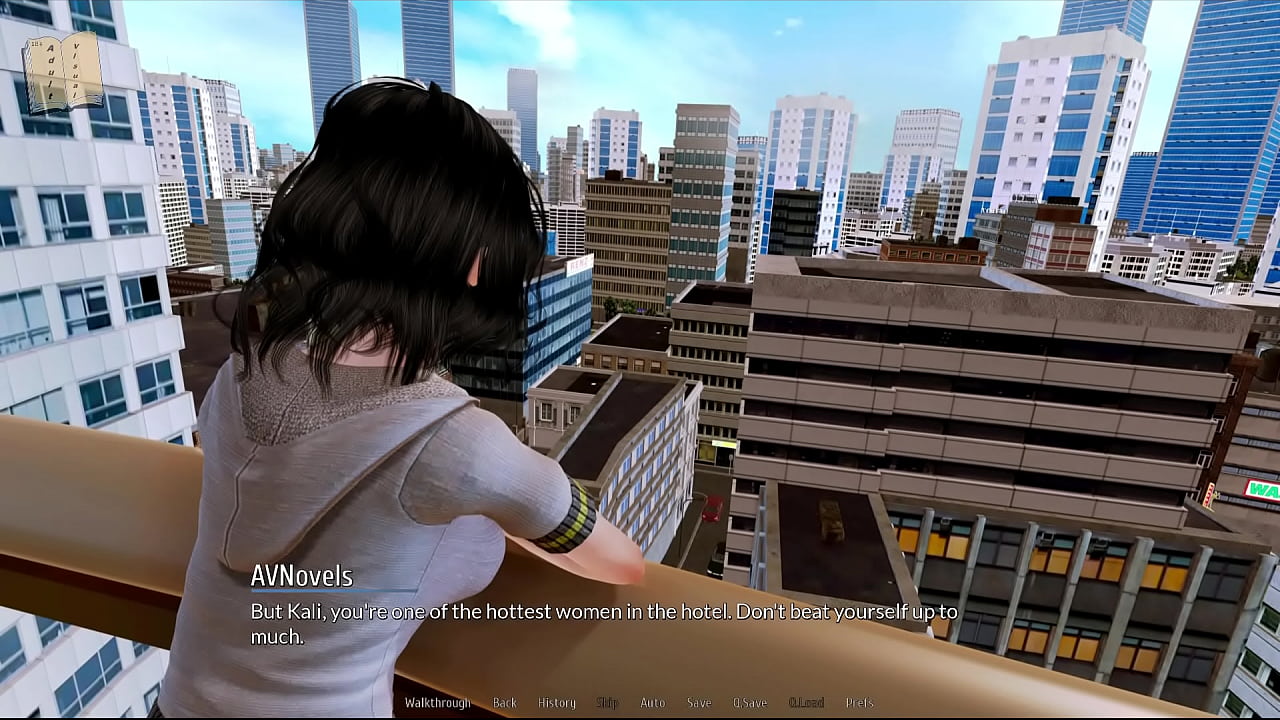Open the Prefs settings menu
Image resolution: width=1280 pixels, height=720 pixels.
coord(860,703)
